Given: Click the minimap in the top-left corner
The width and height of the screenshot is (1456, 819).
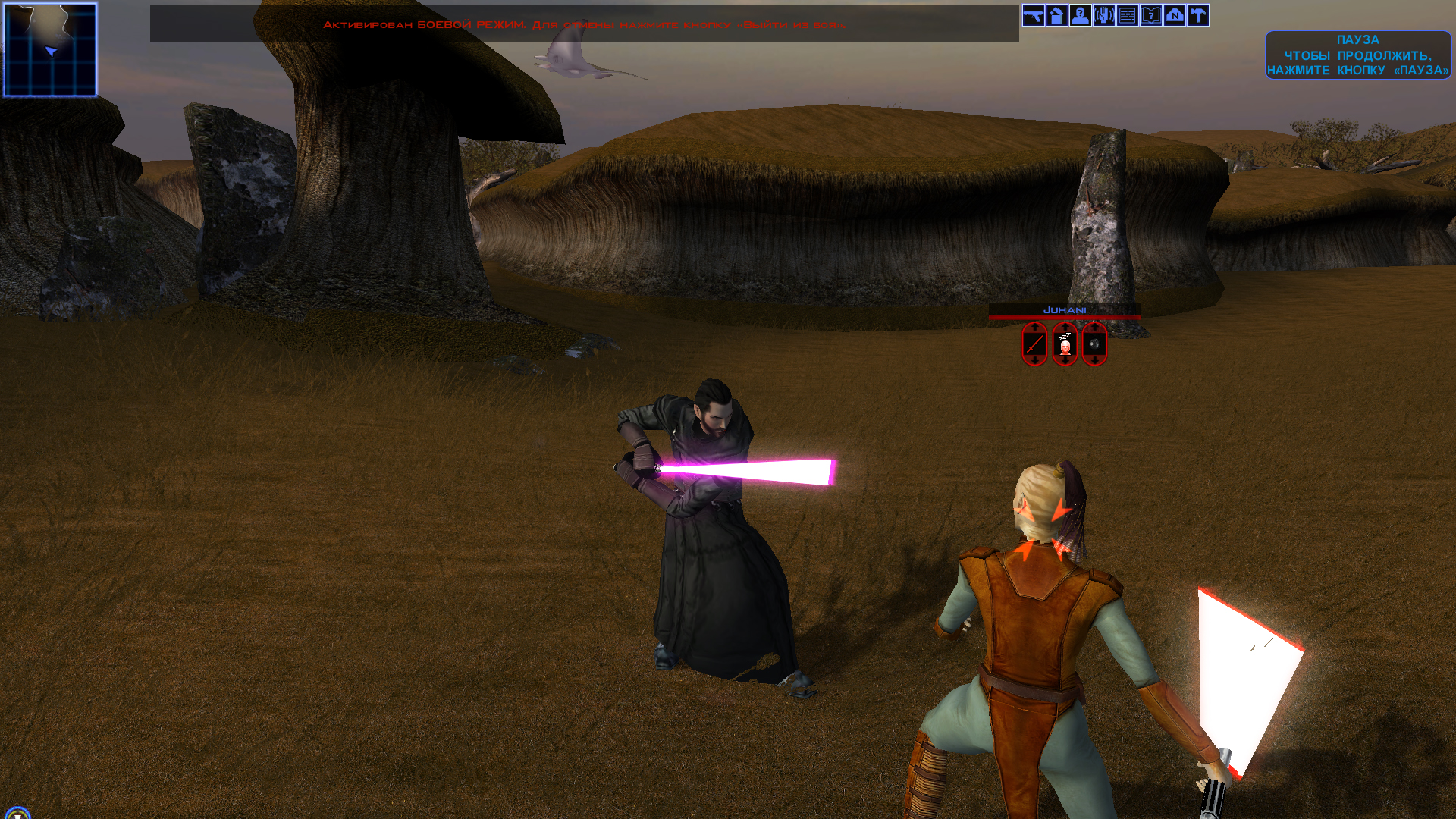Looking at the screenshot, I should [50, 49].
